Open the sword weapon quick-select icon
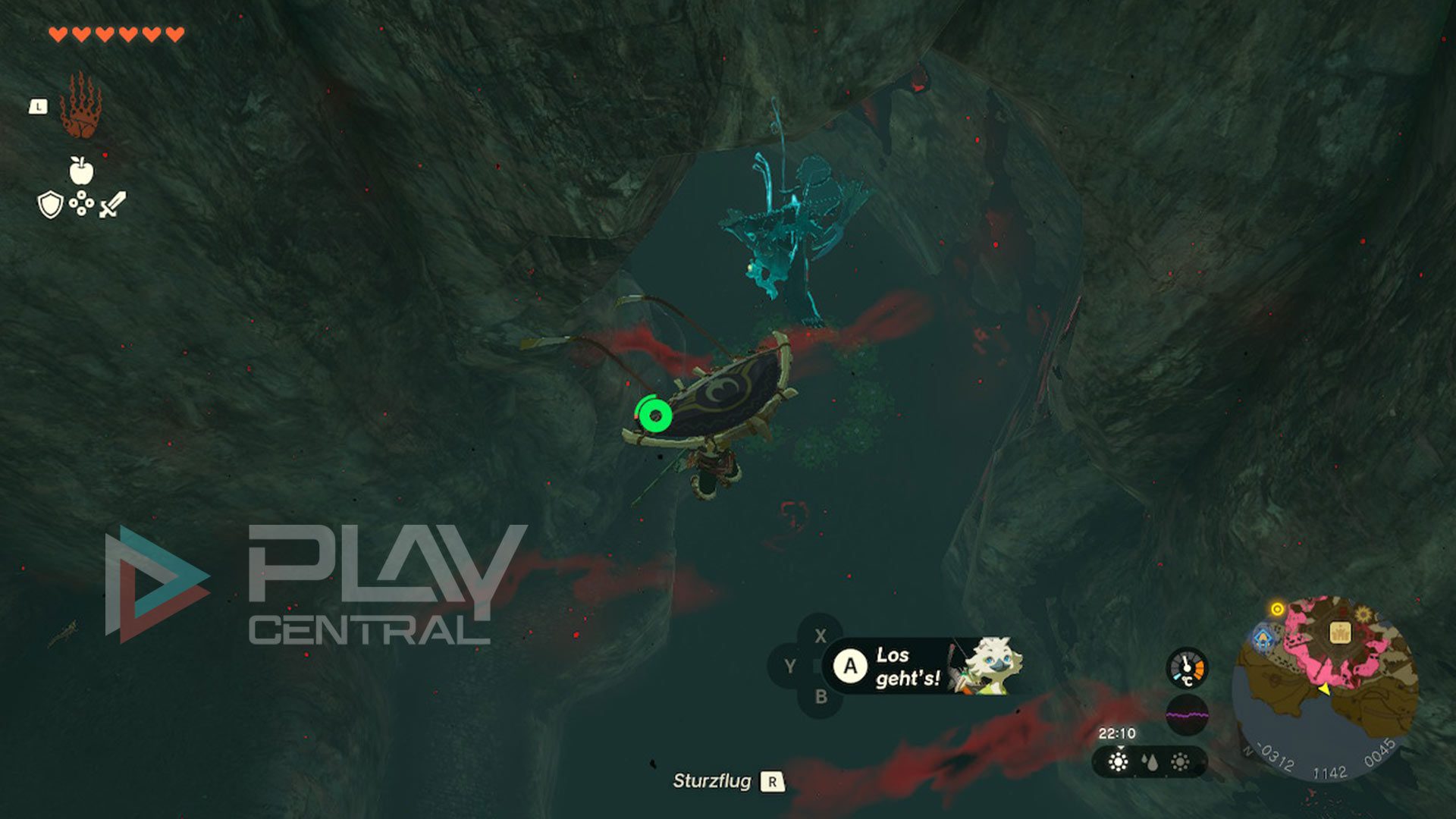The image size is (1456, 819). (x=113, y=205)
